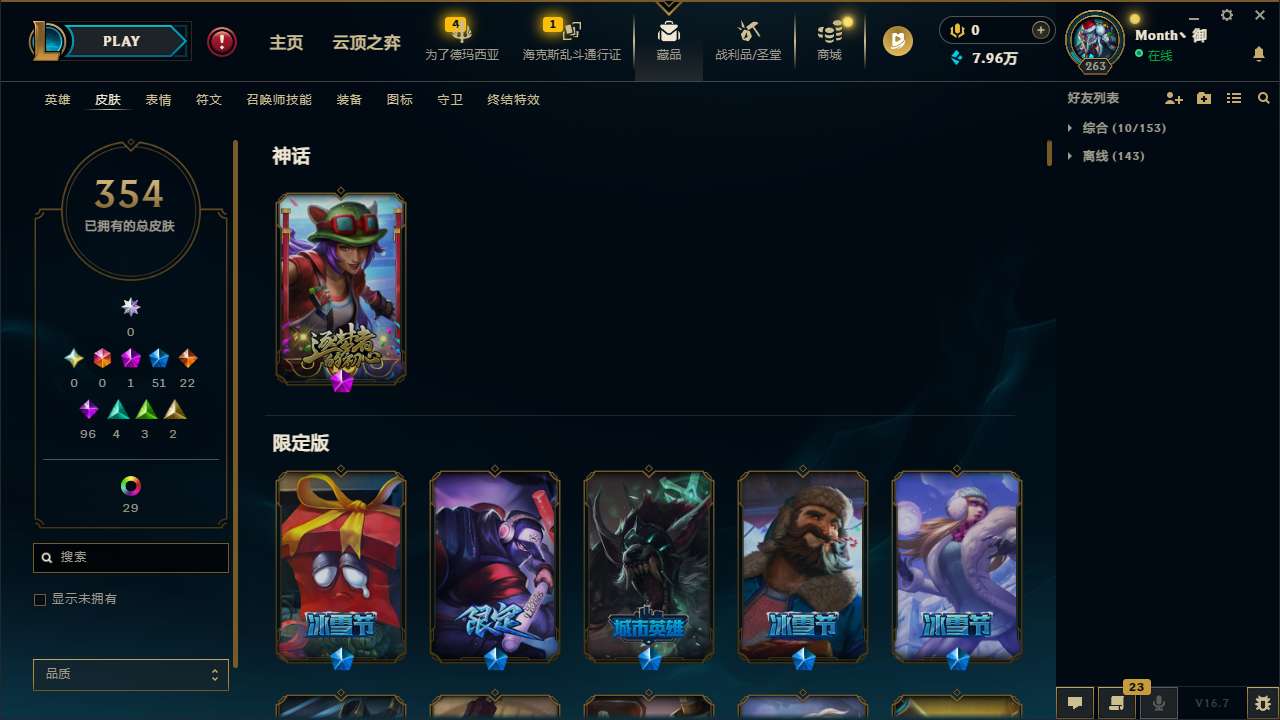Click the PLAY button
This screenshot has height=720, width=1280.
click(x=121, y=41)
